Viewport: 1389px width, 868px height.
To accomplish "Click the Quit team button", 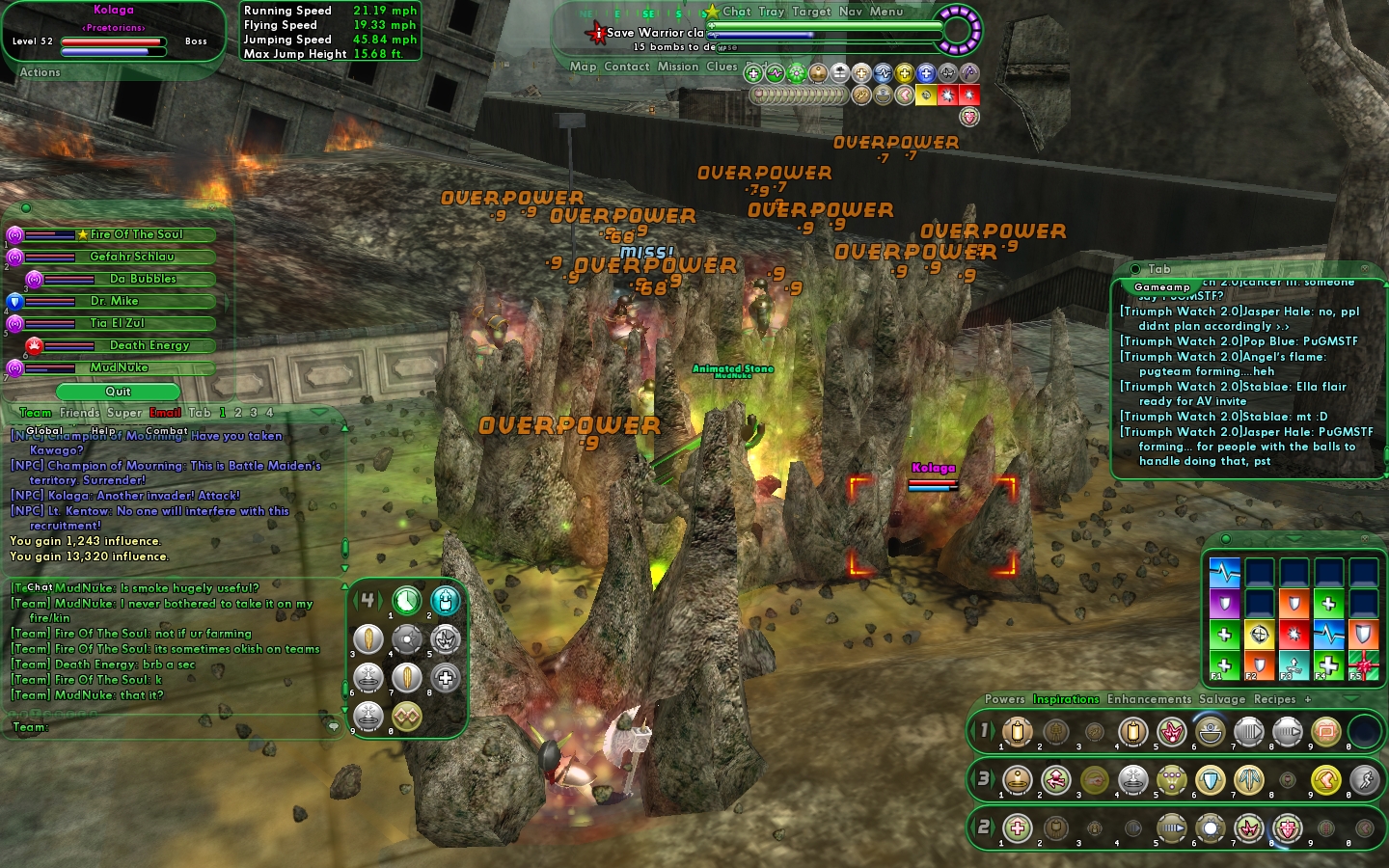I will (x=118, y=392).
